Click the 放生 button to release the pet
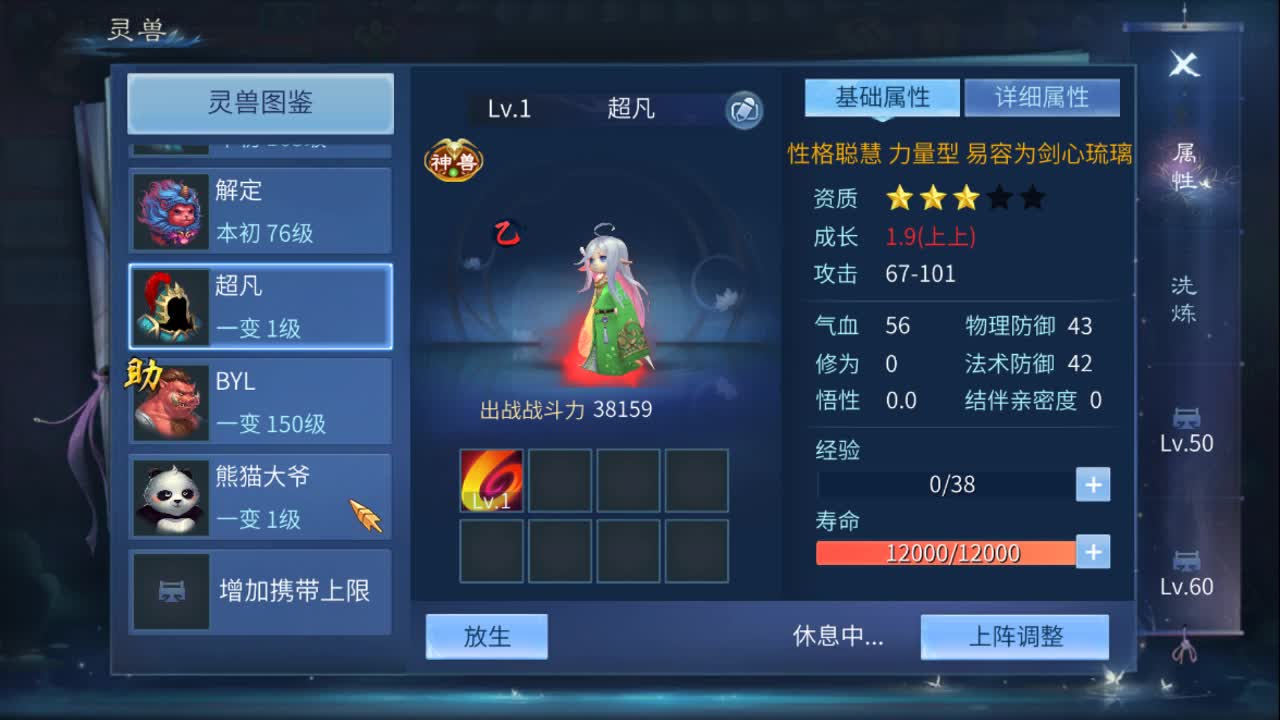 (487, 636)
